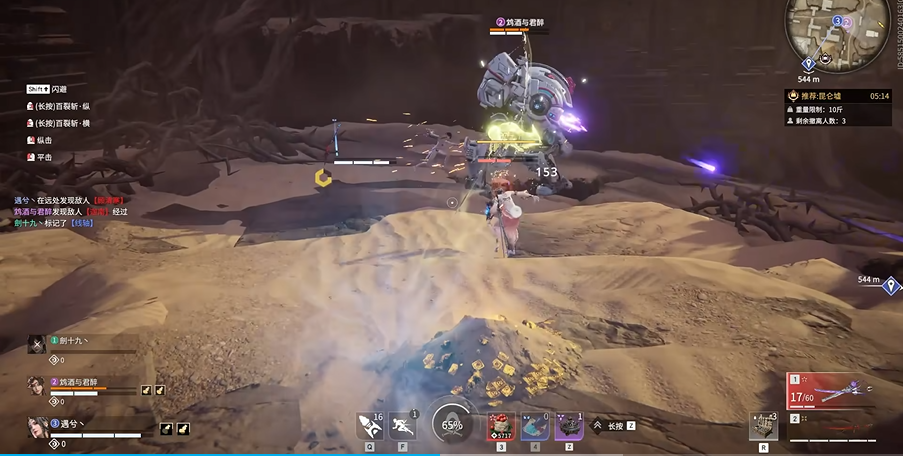Open the recommended 昆仑墟 extraction tracker
The width and height of the screenshot is (903, 456).
[x=838, y=96]
